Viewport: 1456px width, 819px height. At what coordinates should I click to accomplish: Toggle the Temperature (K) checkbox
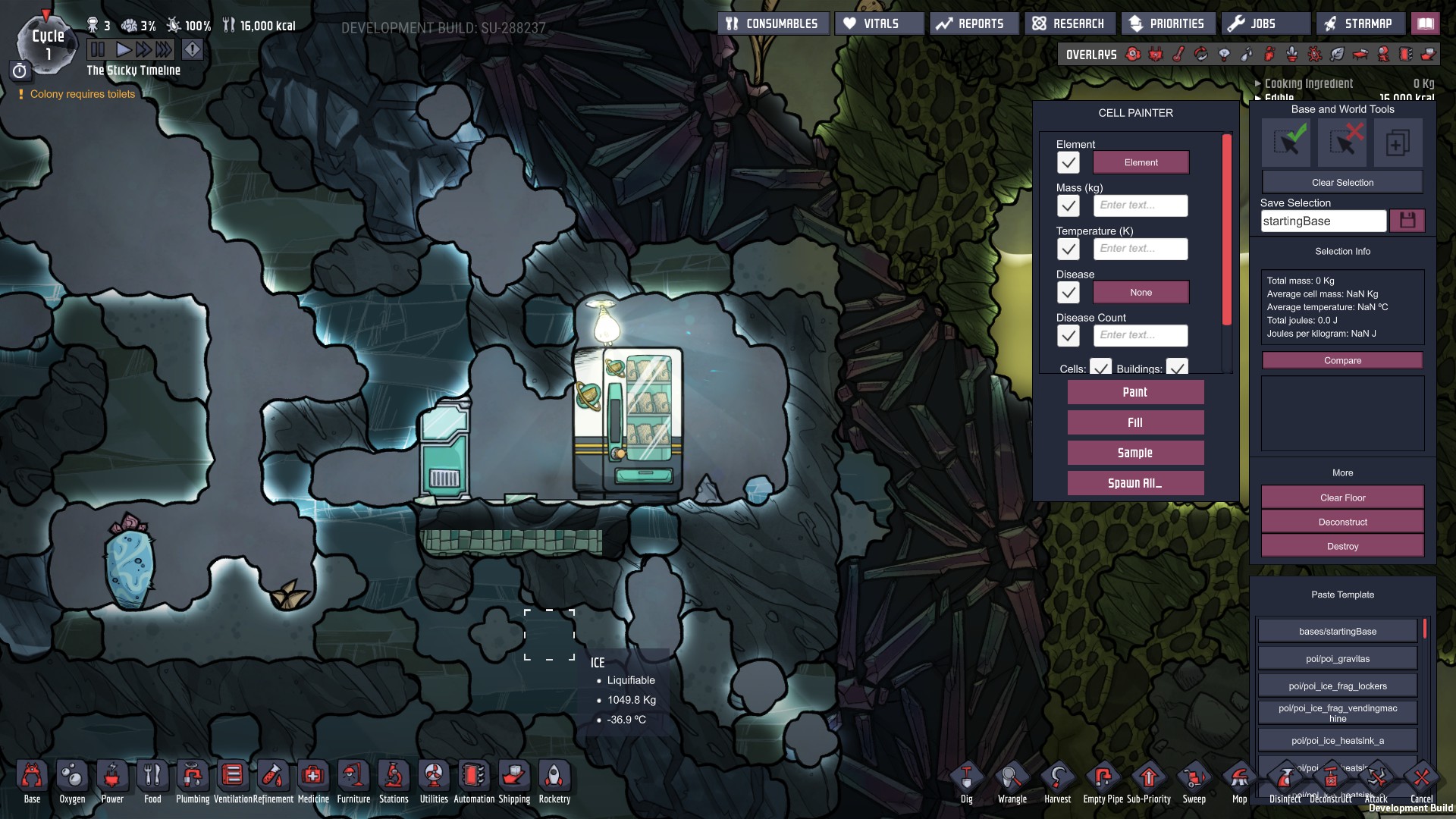[1068, 249]
